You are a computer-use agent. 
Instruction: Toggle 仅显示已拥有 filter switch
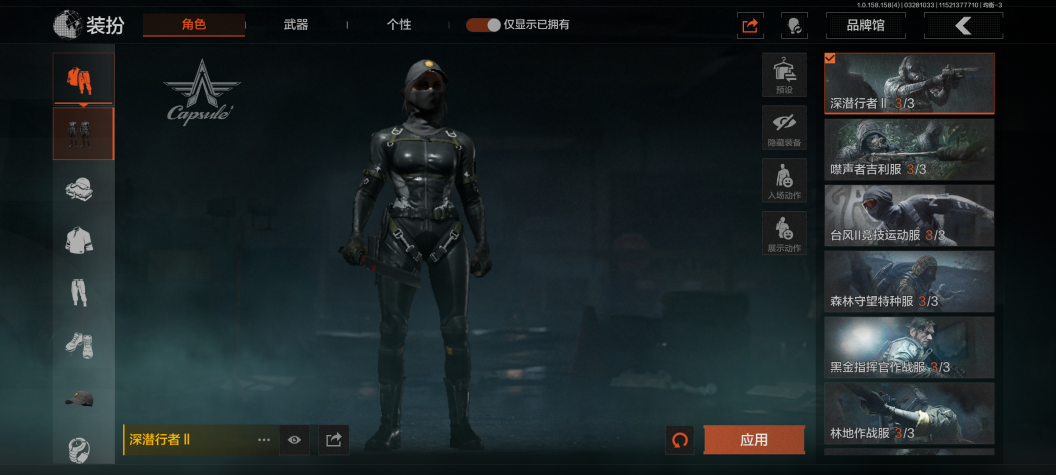pyautogui.click(x=483, y=25)
